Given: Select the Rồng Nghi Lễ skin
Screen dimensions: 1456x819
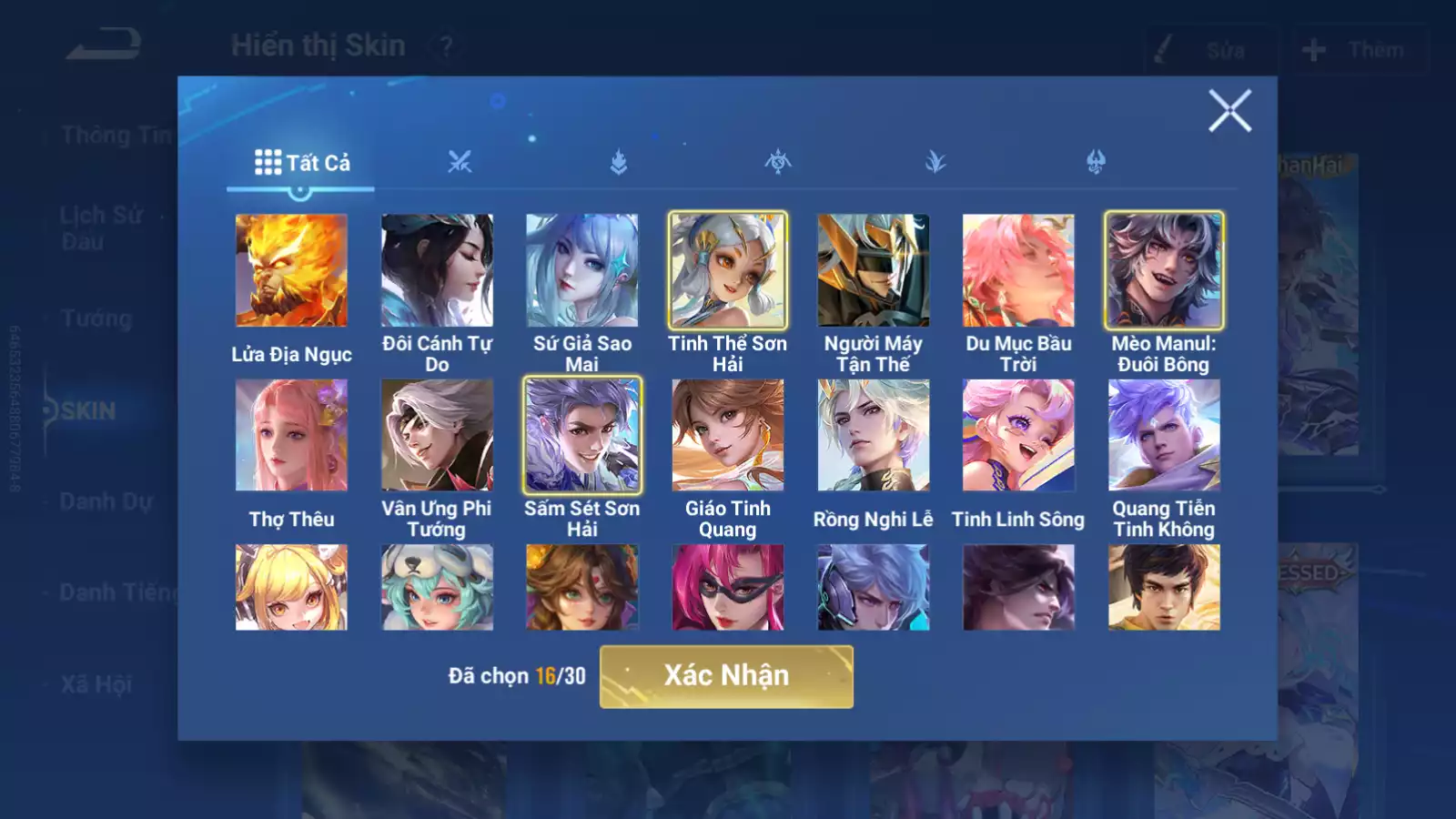Looking at the screenshot, I should [x=874, y=435].
